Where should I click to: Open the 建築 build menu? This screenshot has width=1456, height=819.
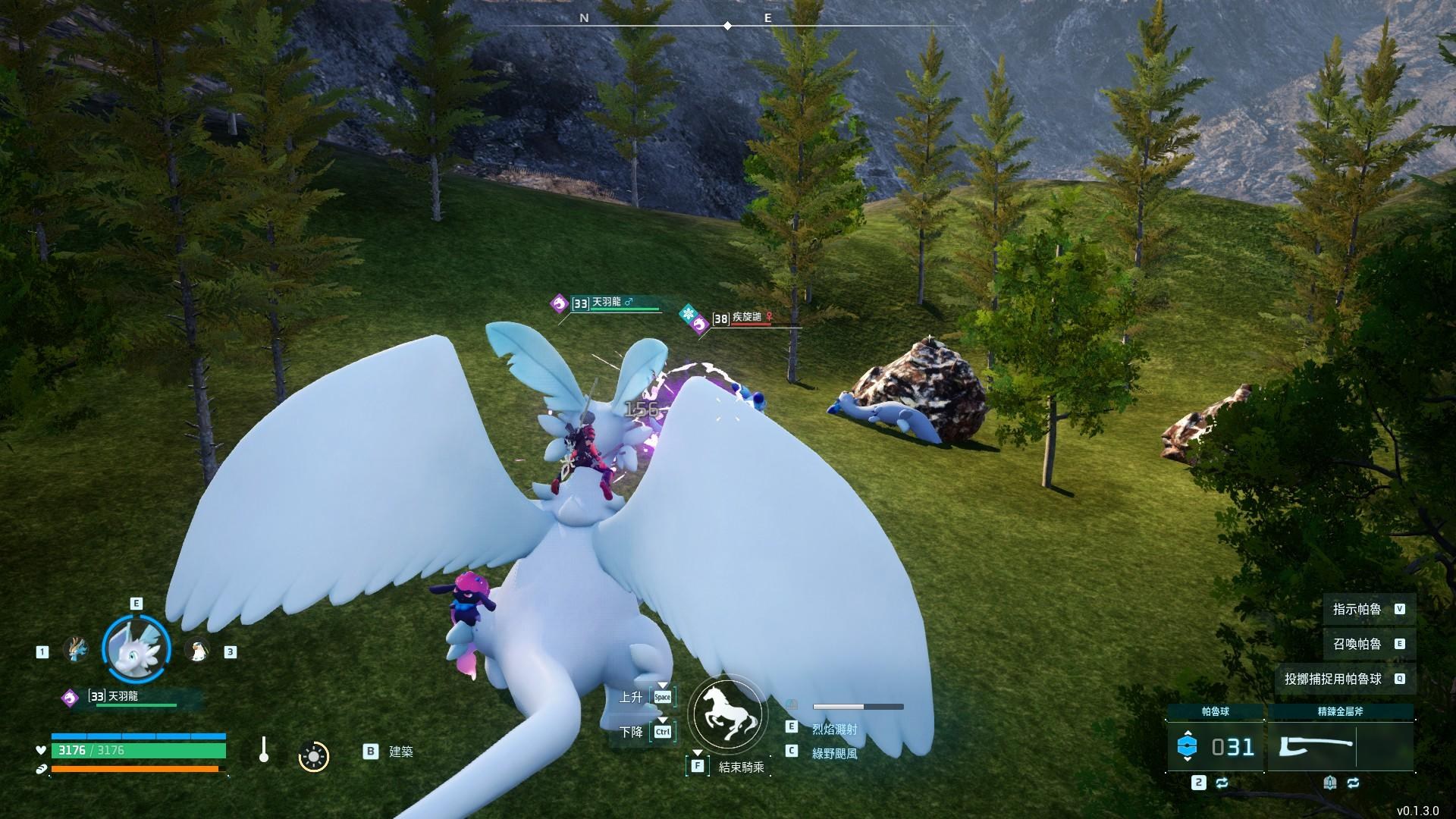point(400,752)
